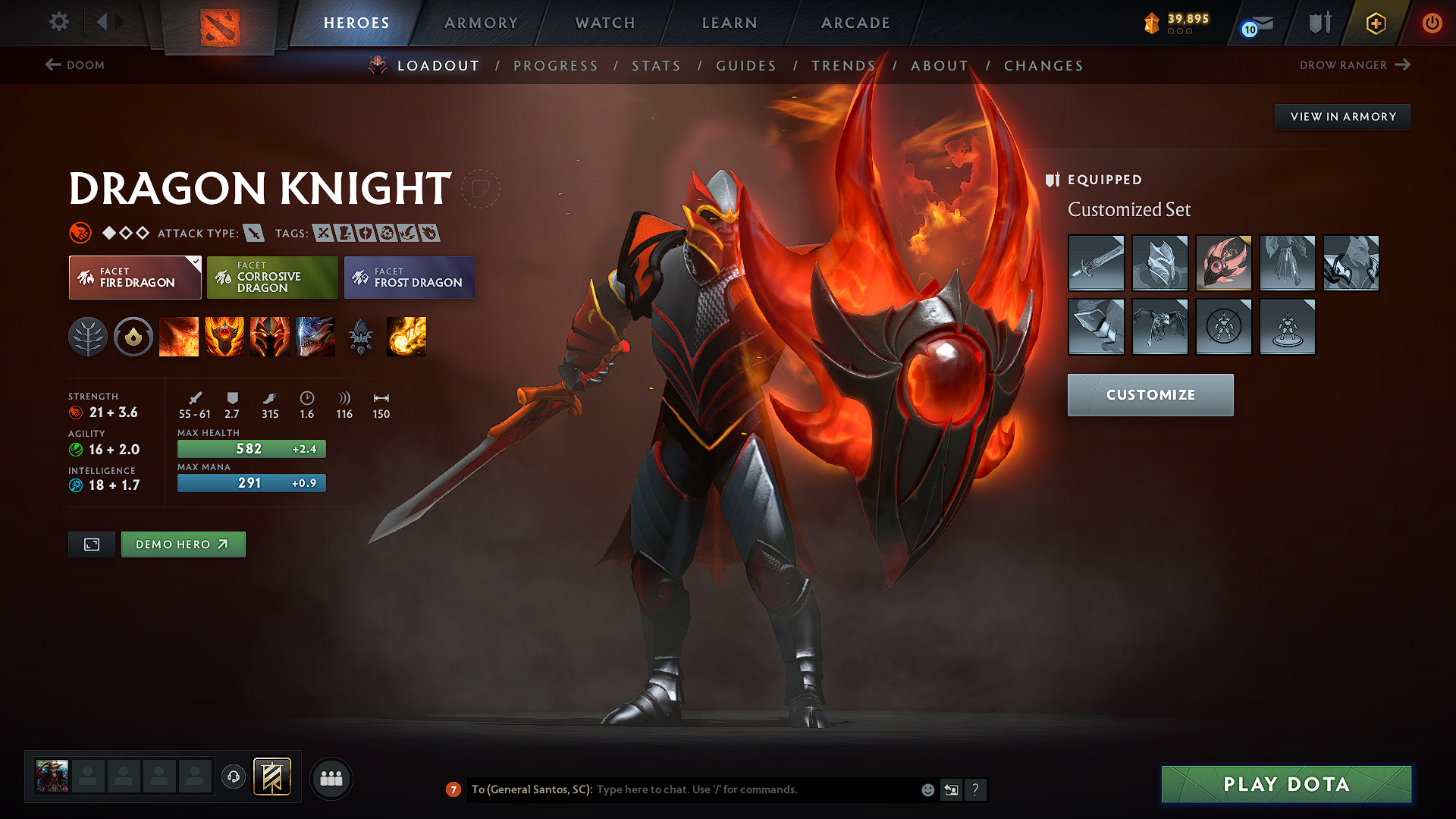Select the Breathe Fire ability icon
Viewport: 1456px width, 819px height.
179,337
